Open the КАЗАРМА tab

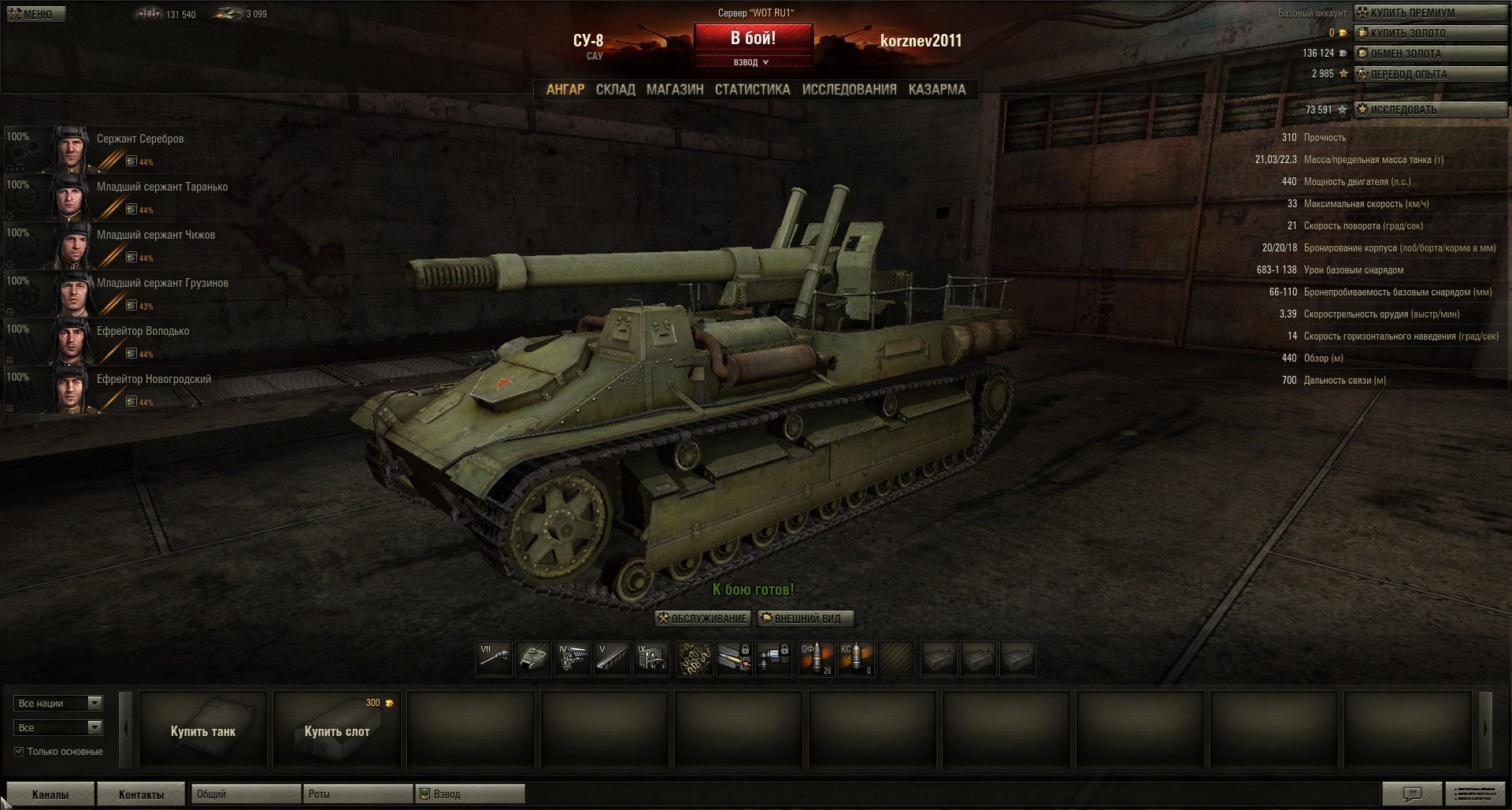936,90
